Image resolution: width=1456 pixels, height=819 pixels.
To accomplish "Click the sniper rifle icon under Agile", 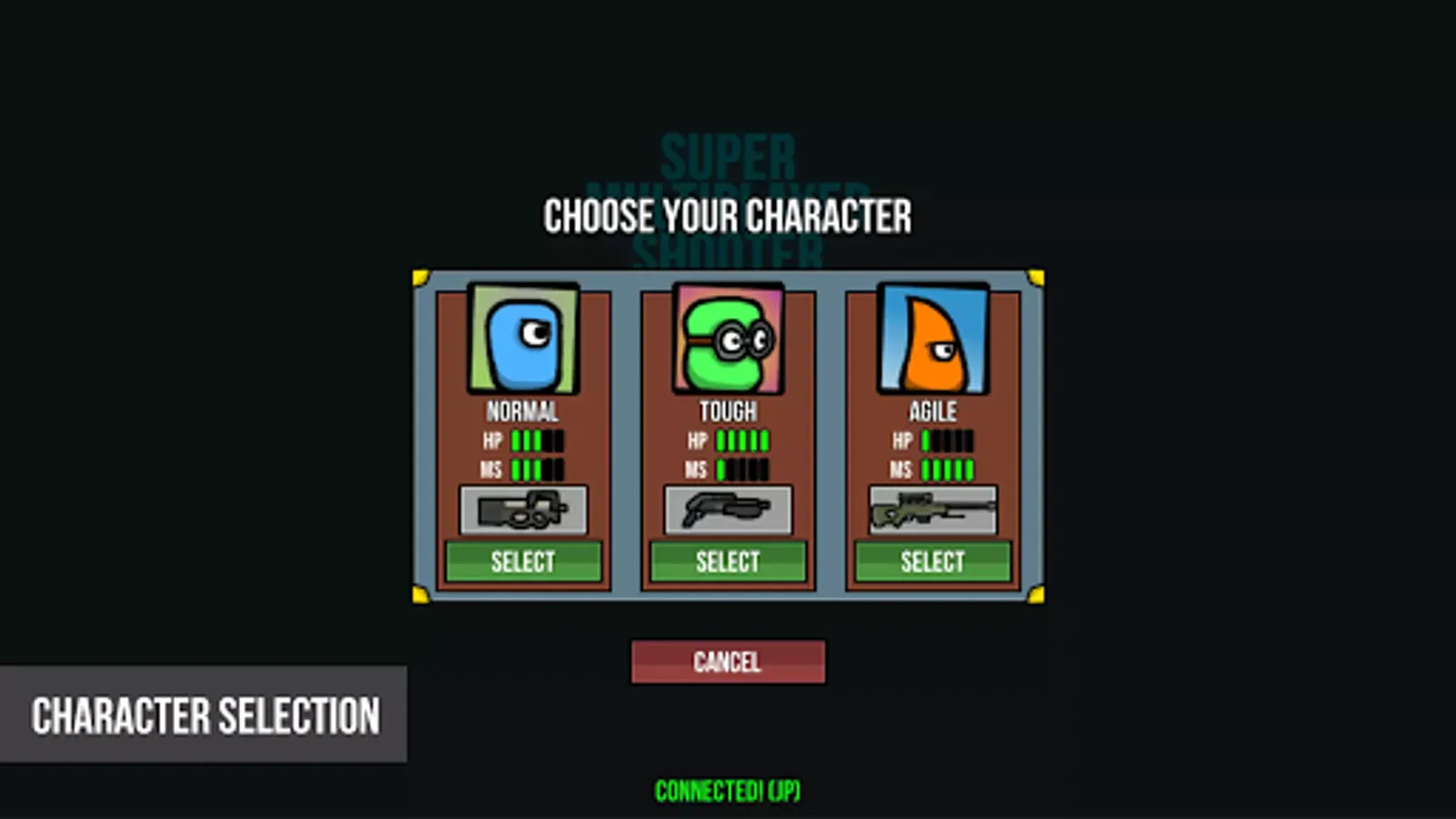I will [931, 509].
